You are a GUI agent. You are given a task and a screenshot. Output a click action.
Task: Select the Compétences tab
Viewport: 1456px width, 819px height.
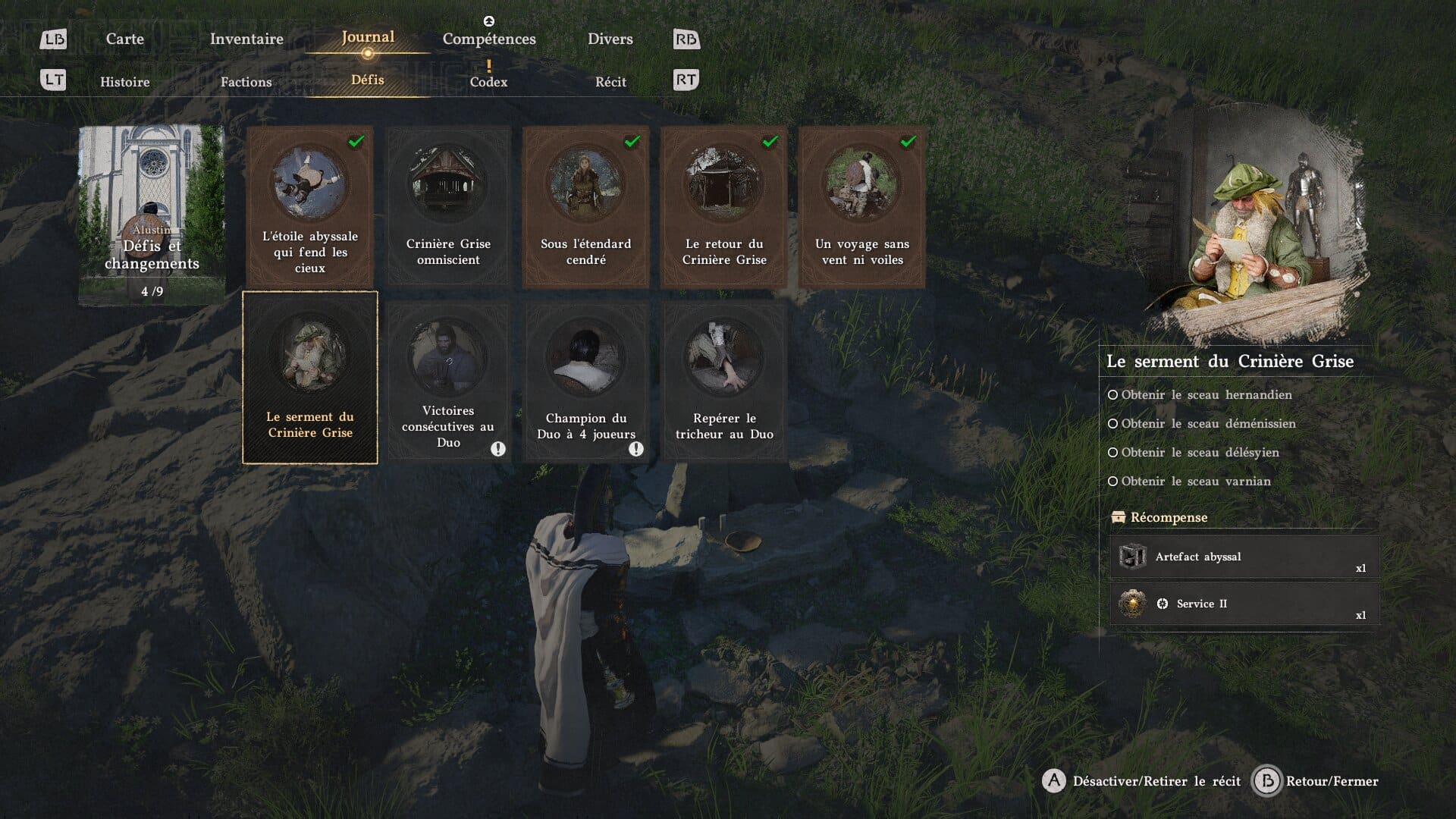click(489, 39)
